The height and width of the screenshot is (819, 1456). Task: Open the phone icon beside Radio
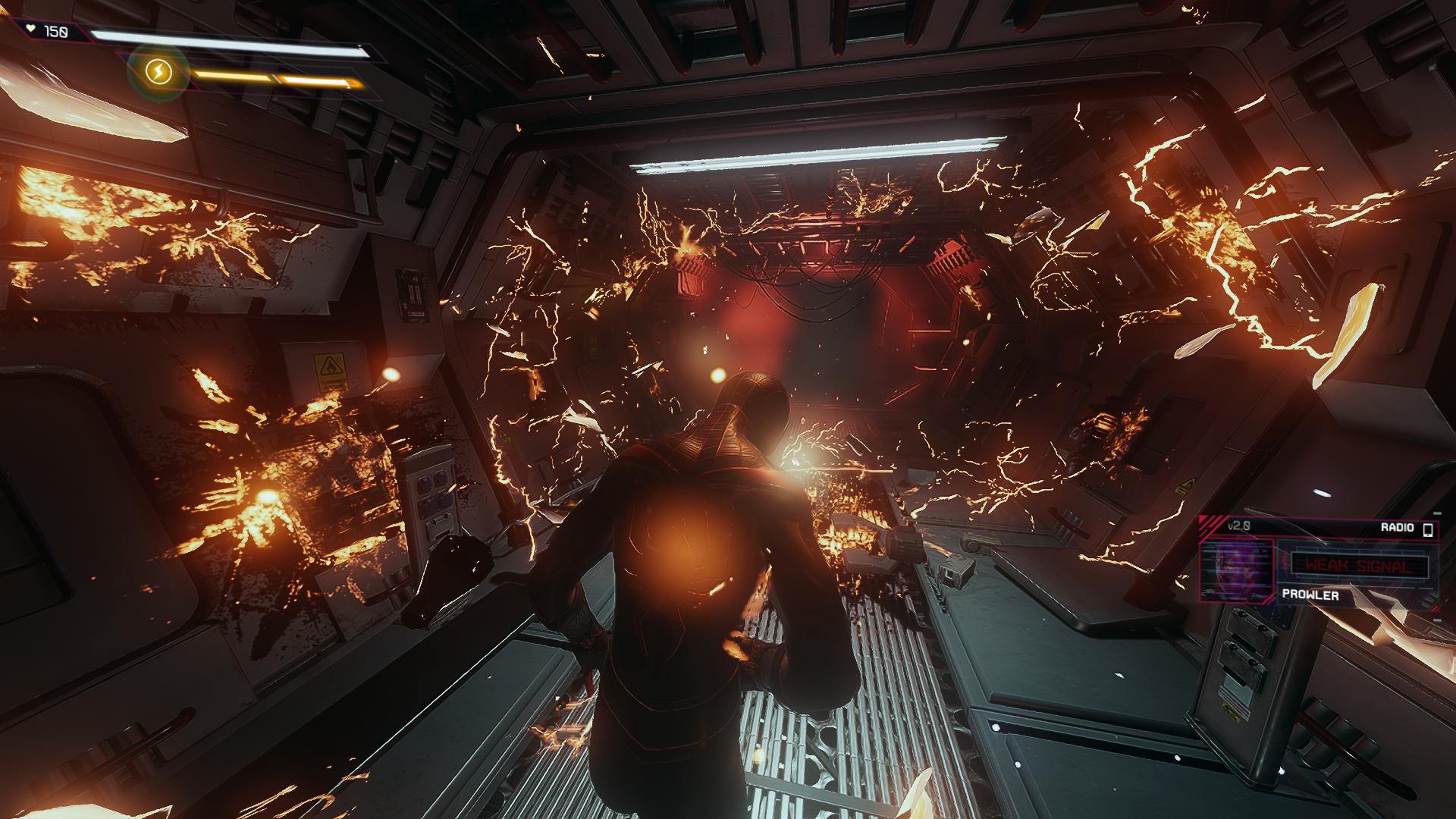[1428, 529]
